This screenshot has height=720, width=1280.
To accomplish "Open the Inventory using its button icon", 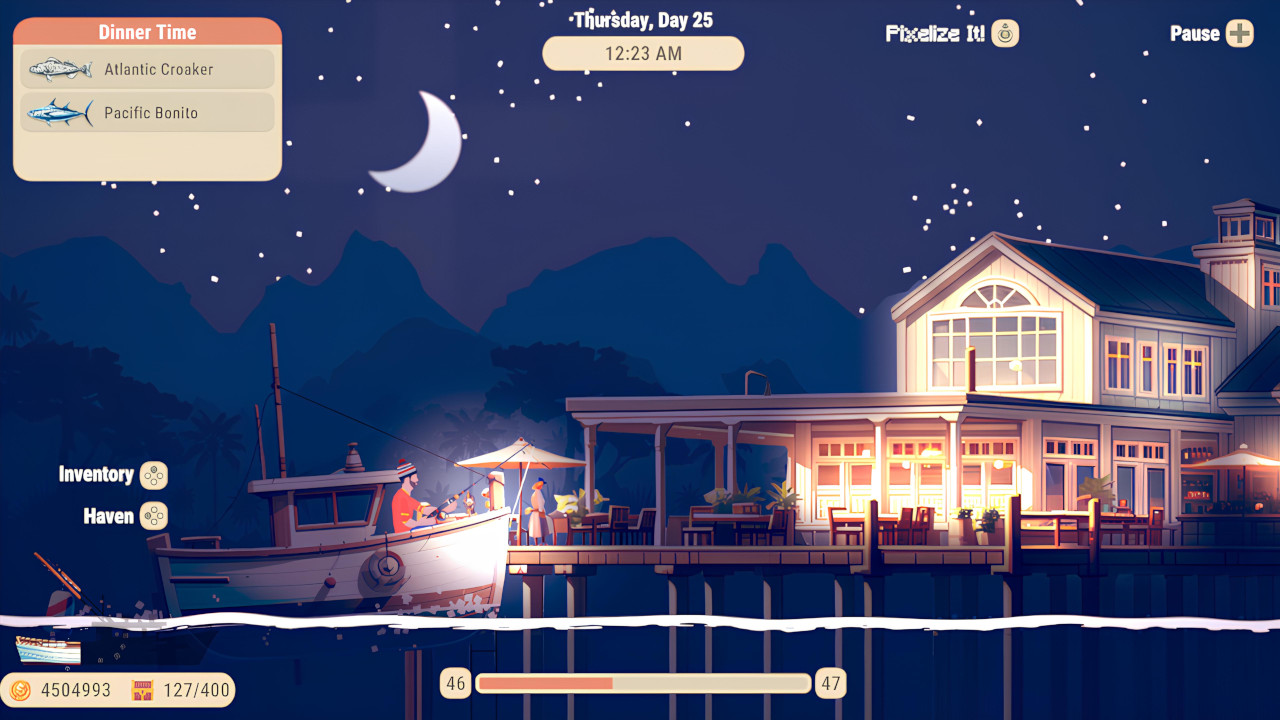I will pyautogui.click(x=153, y=475).
